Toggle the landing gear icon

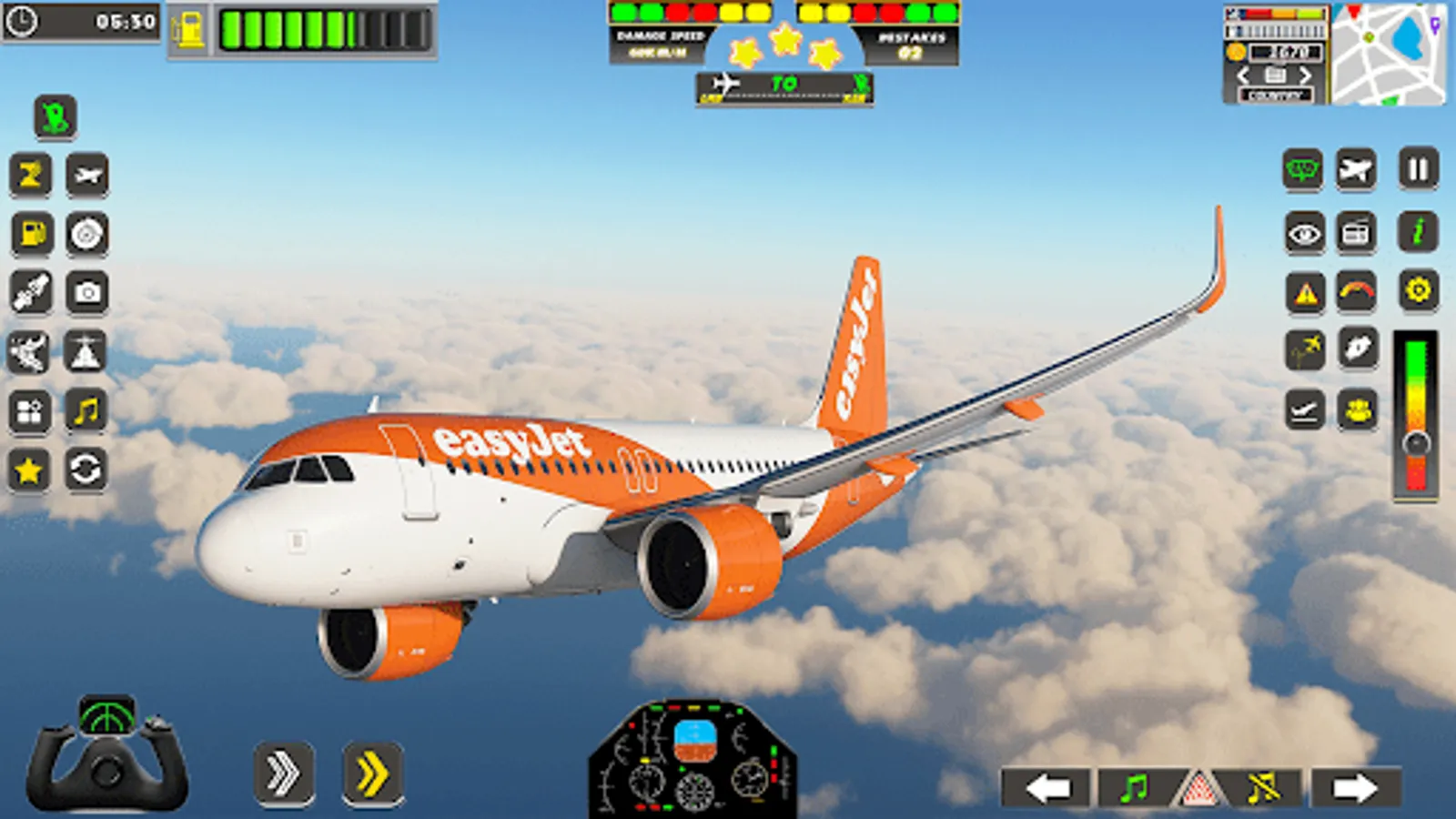pyautogui.click(x=1305, y=409)
